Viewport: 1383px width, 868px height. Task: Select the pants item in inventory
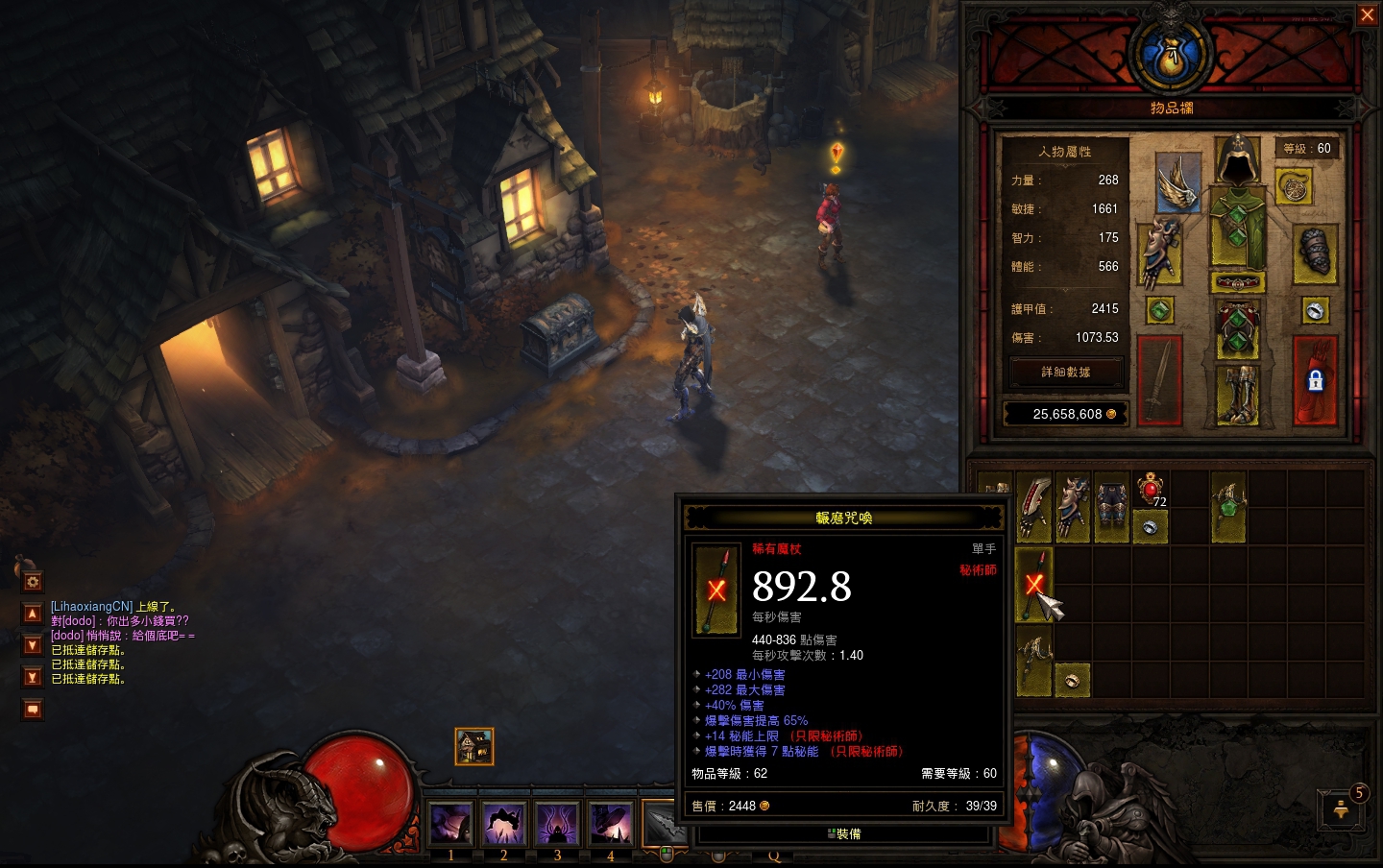(1111, 506)
